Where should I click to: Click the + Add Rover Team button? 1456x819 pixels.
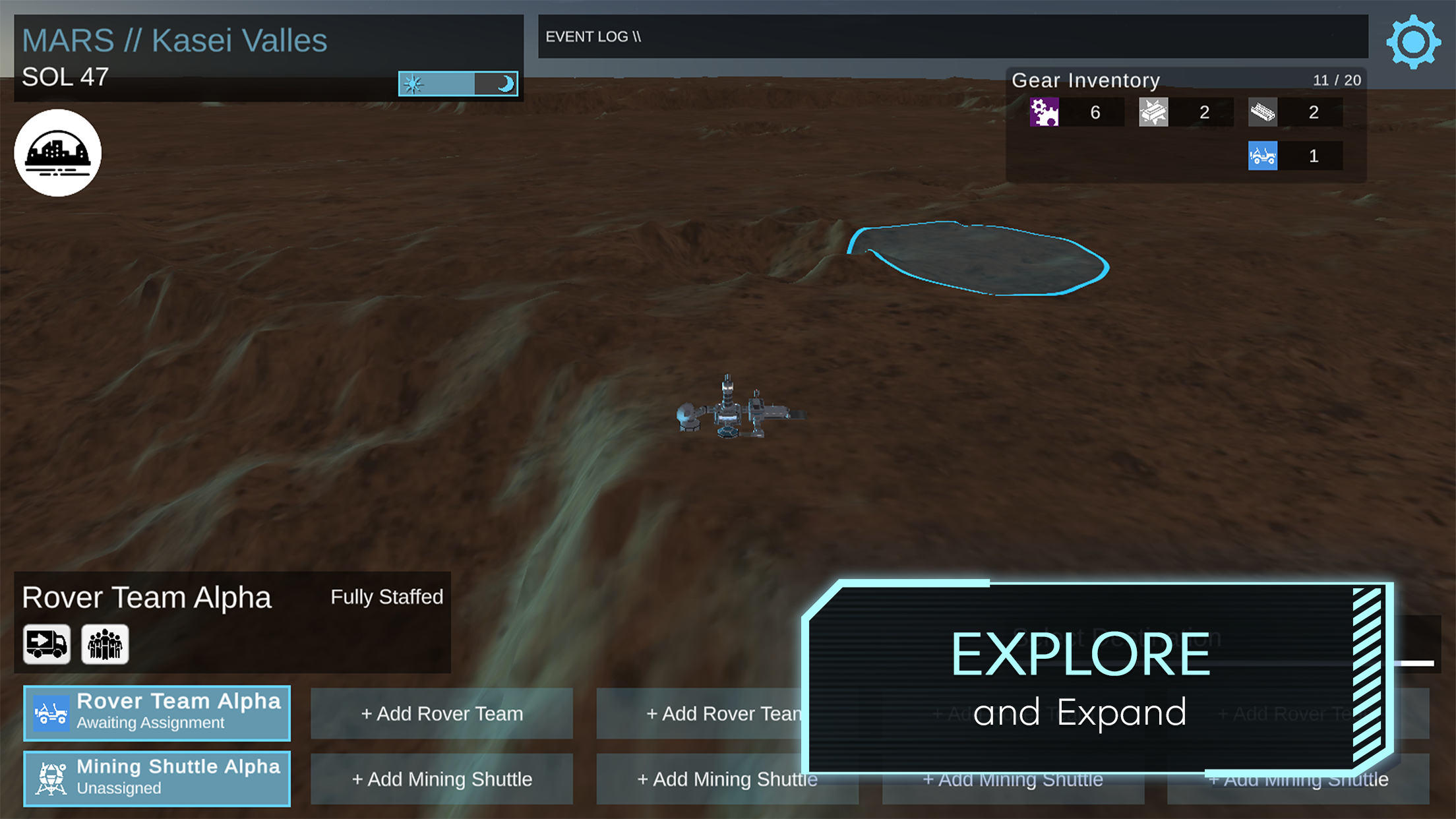click(x=442, y=713)
